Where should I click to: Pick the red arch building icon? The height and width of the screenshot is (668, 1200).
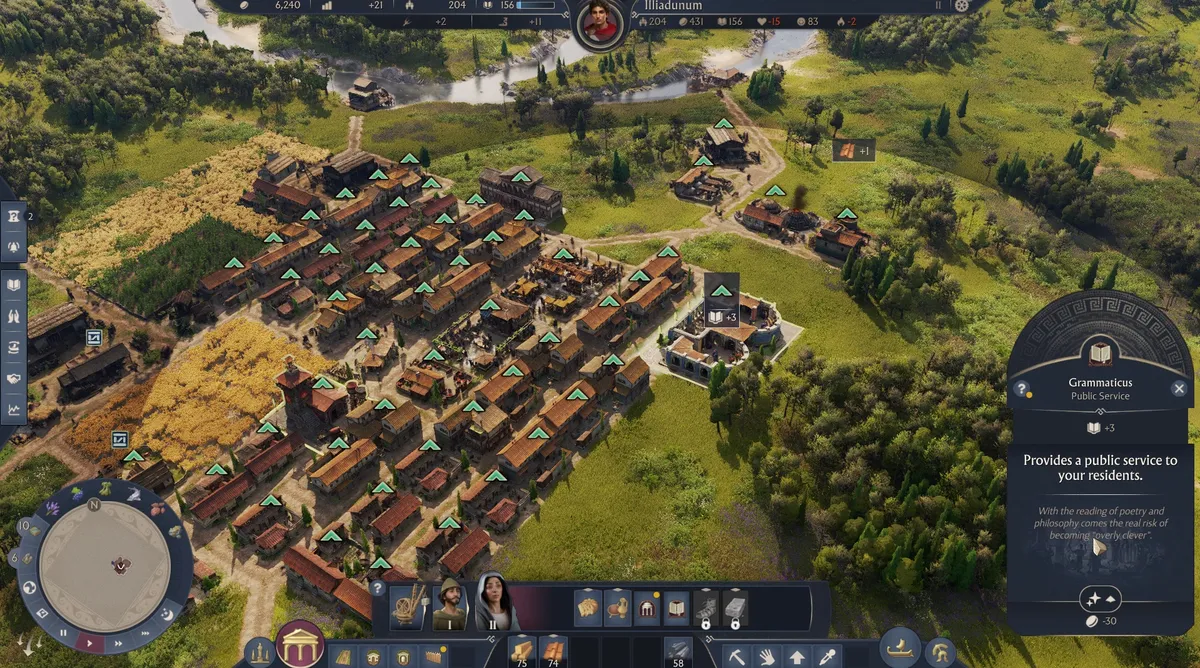pos(647,607)
